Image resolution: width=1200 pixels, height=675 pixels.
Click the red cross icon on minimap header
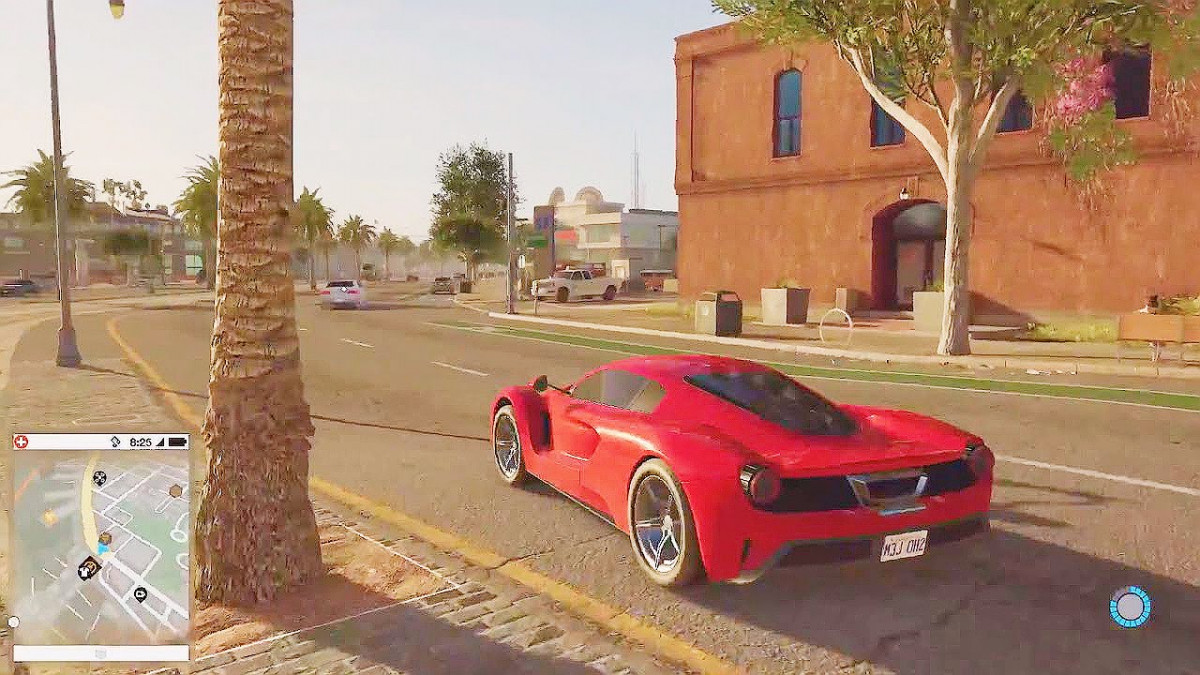22,441
